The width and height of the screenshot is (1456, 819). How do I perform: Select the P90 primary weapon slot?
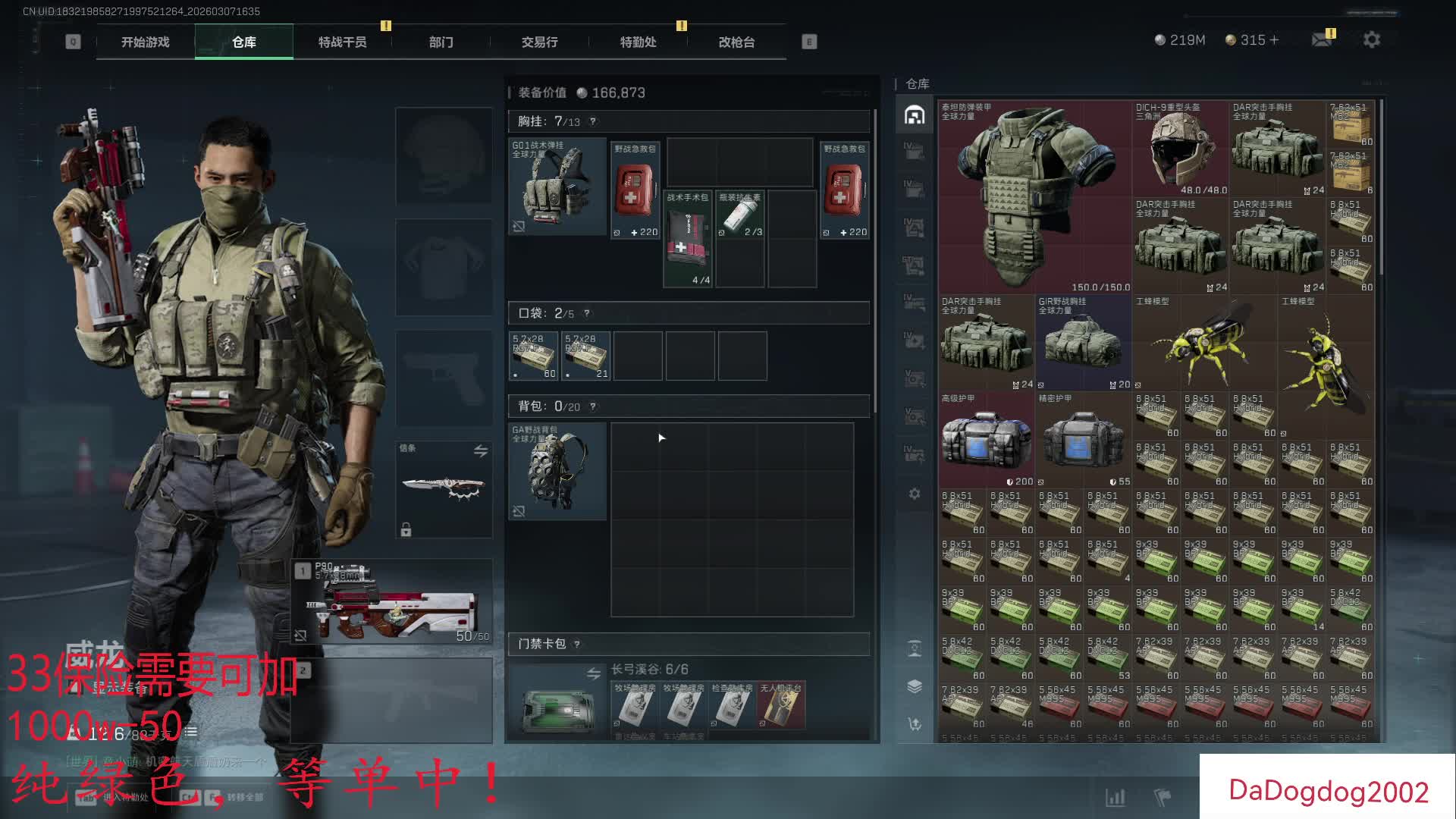point(393,603)
